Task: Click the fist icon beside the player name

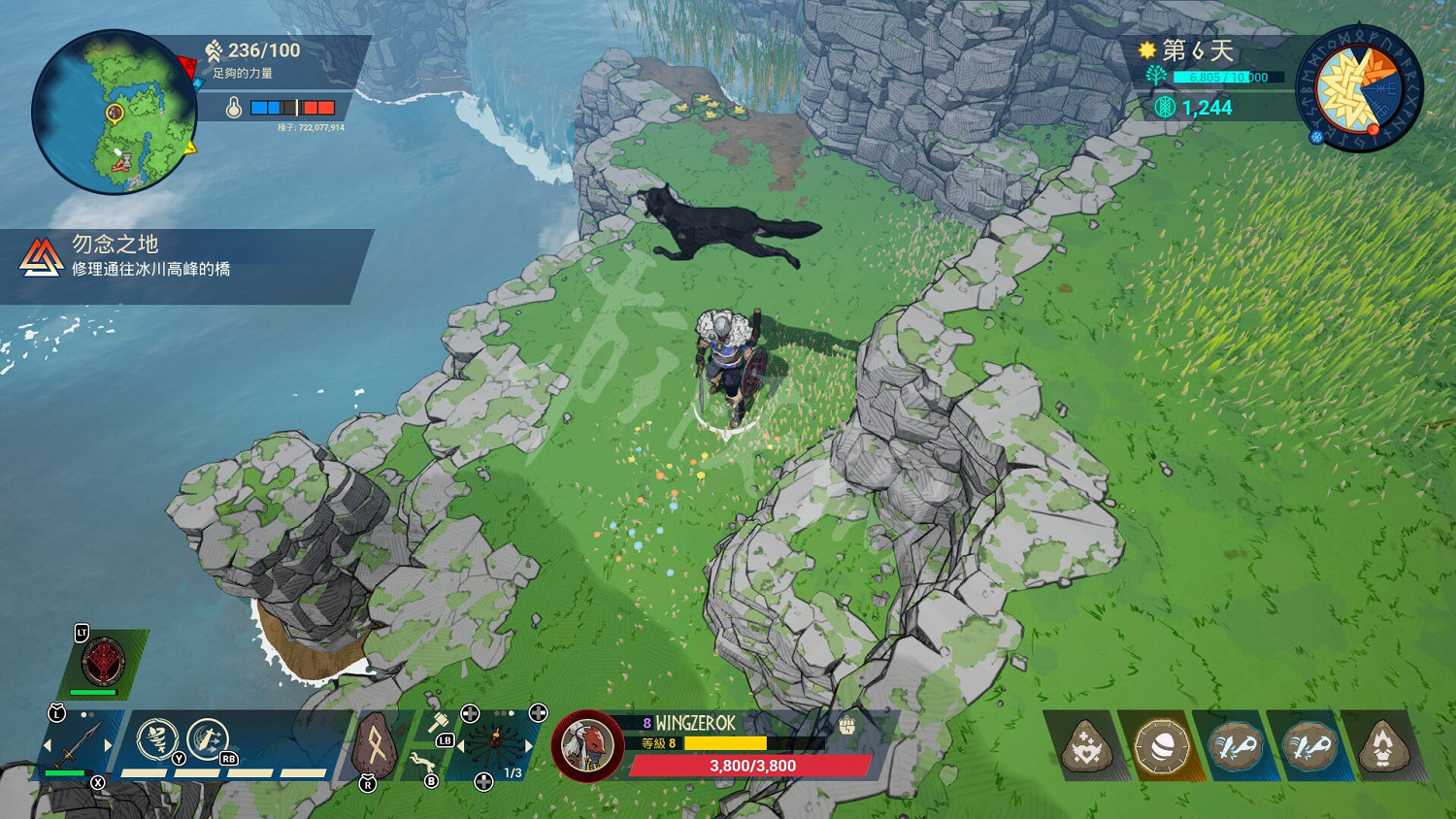Action: [846, 724]
